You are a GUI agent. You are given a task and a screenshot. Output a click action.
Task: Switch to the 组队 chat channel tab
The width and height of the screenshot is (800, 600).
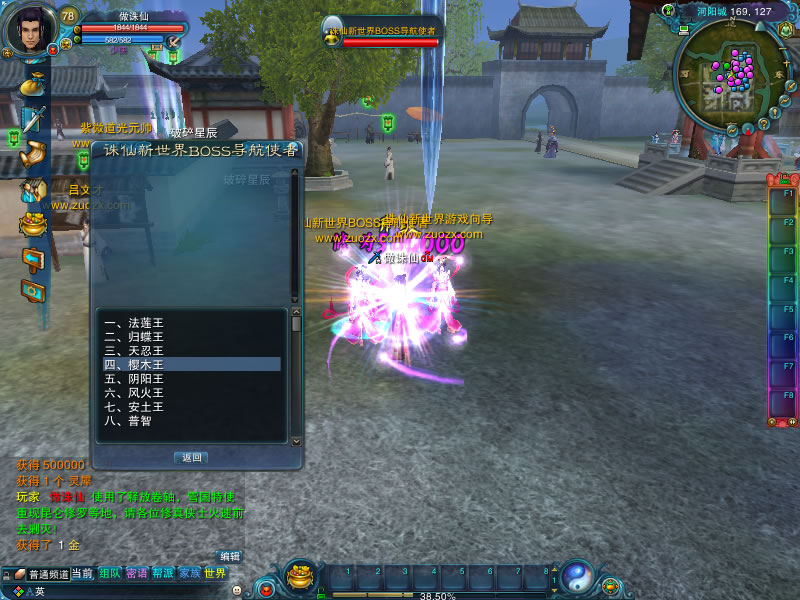pyautogui.click(x=110, y=573)
